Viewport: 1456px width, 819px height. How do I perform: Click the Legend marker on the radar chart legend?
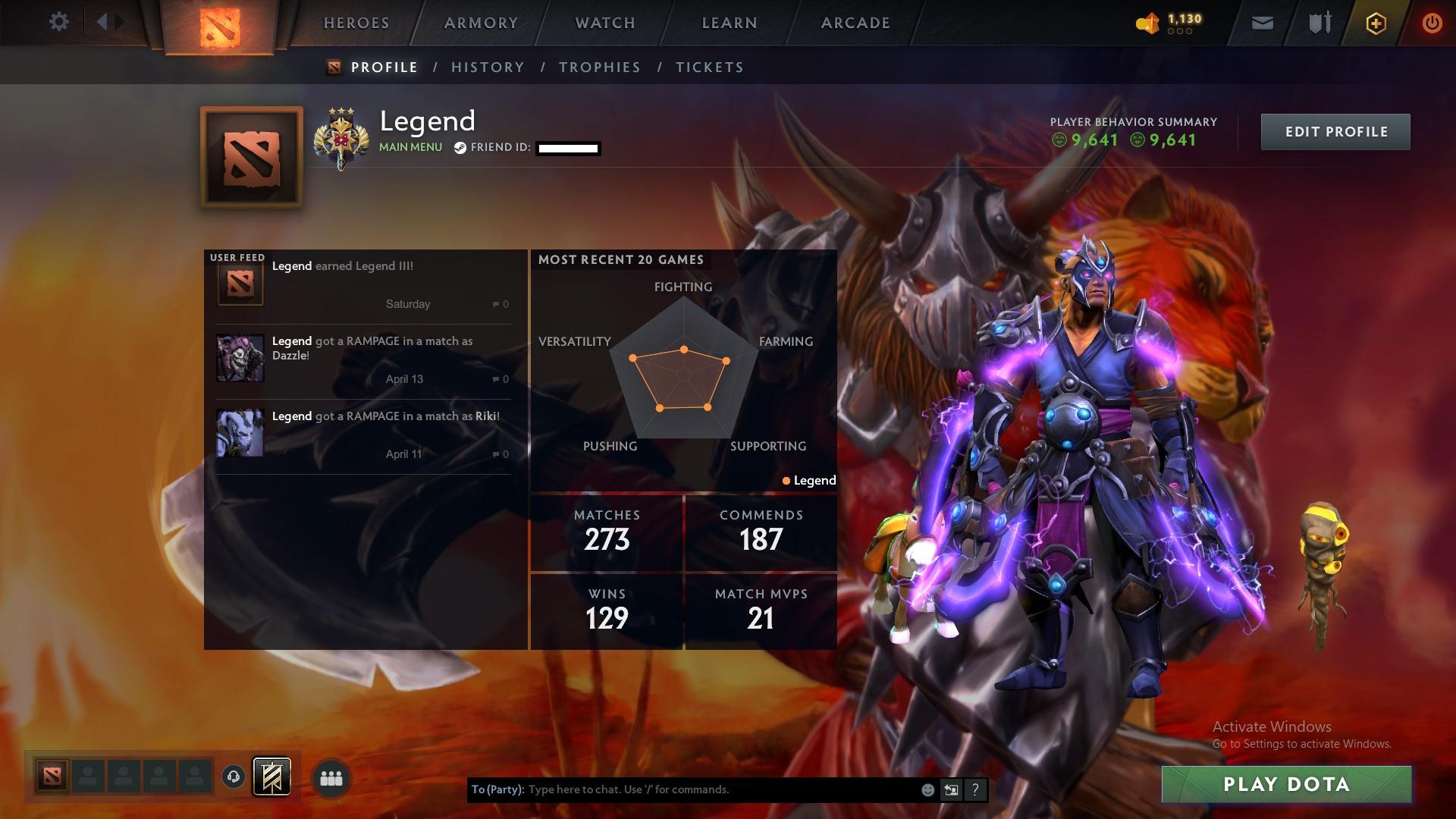(808, 480)
